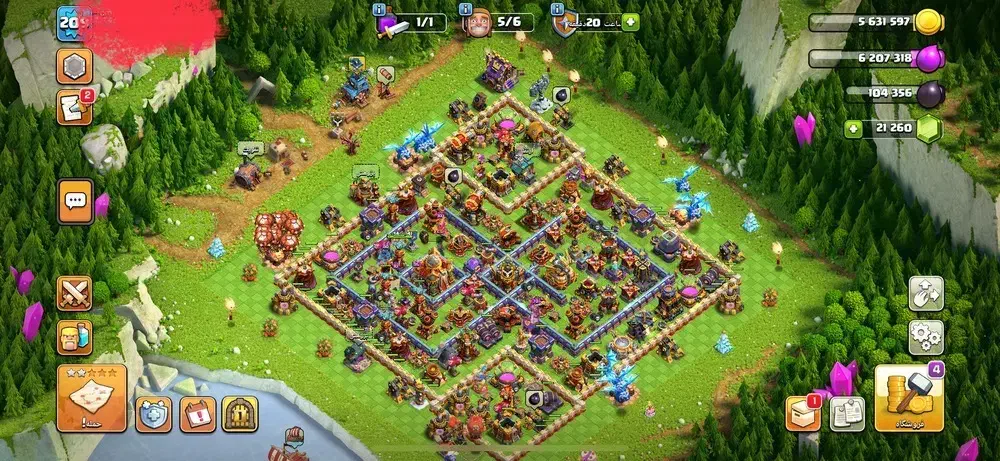Image resolution: width=1000 pixels, height=461 pixels.
Task: Open the scroll icon with red 2 badge
Action: coord(73,107)
